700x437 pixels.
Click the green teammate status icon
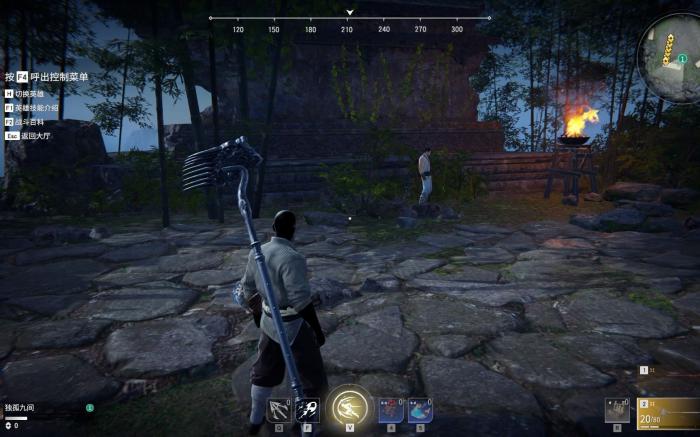(89, 408)
